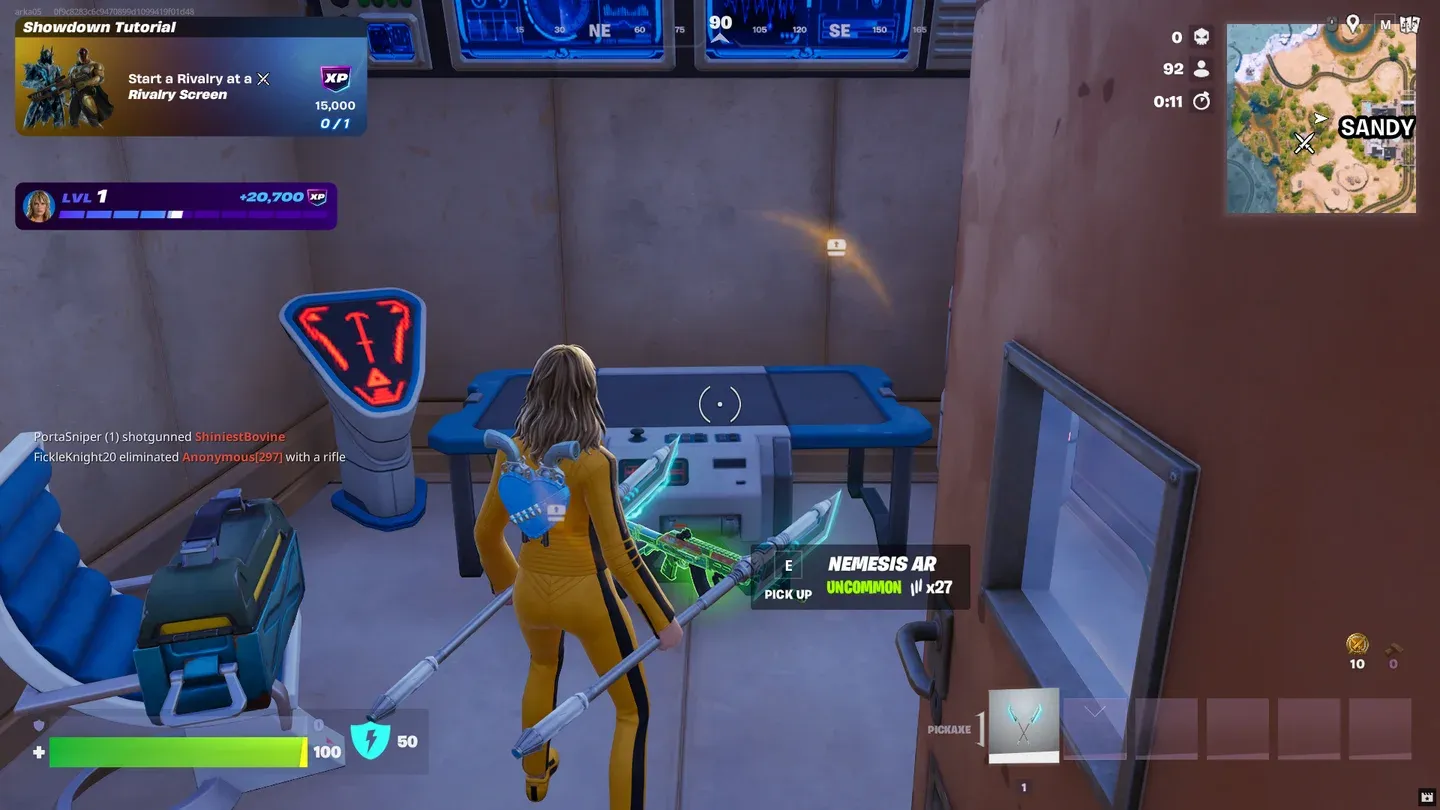The height and width of the screenshot is (810, 1440).
Task: Click the player avatar on the level bar
Action: (x=38, y=204)
